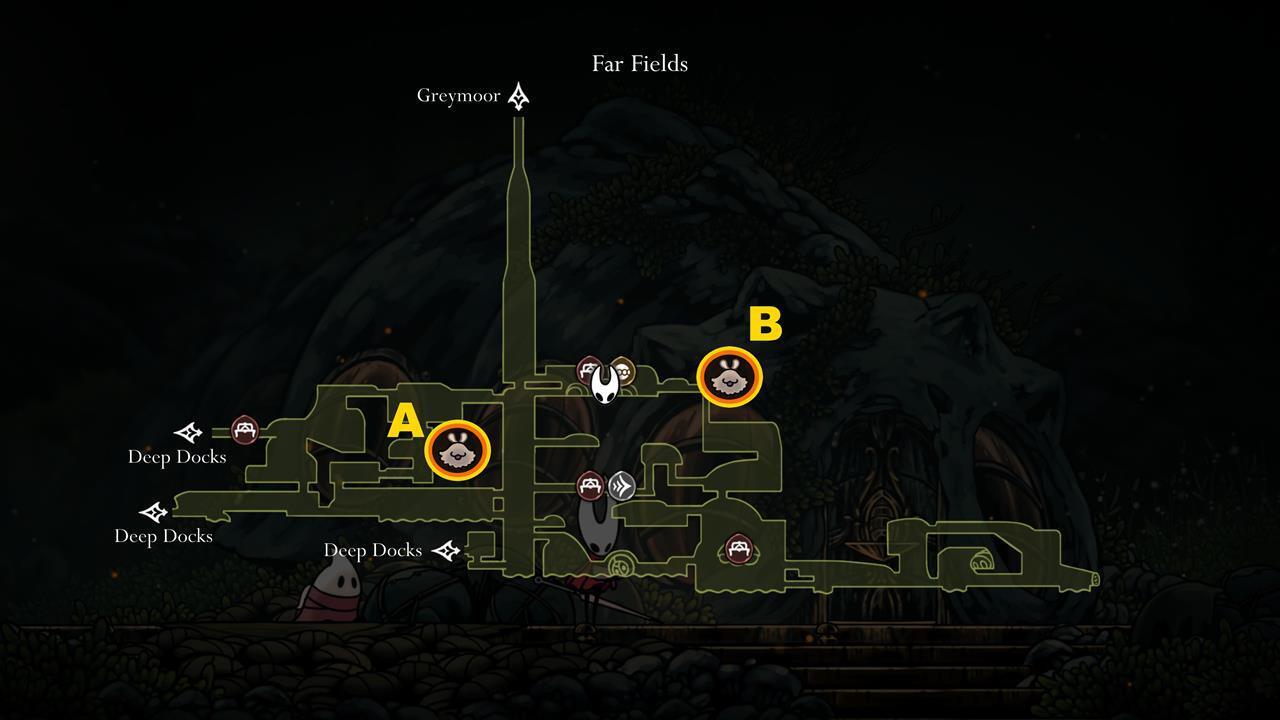Screen dimensions: 1280x720
Task: Click the yellow letter B label
Action: (764, 323)
